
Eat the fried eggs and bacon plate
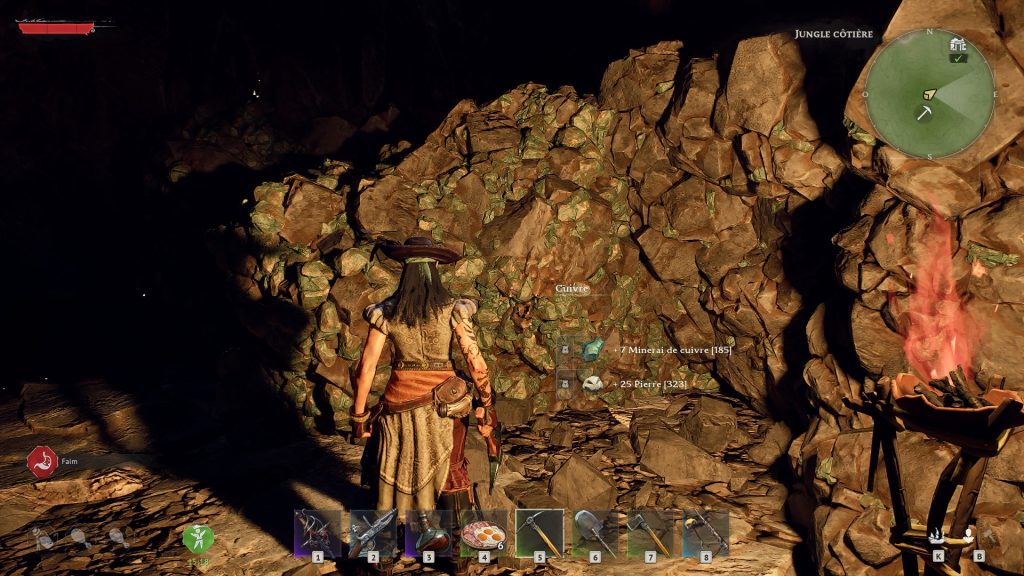click(x=484, y=532)
